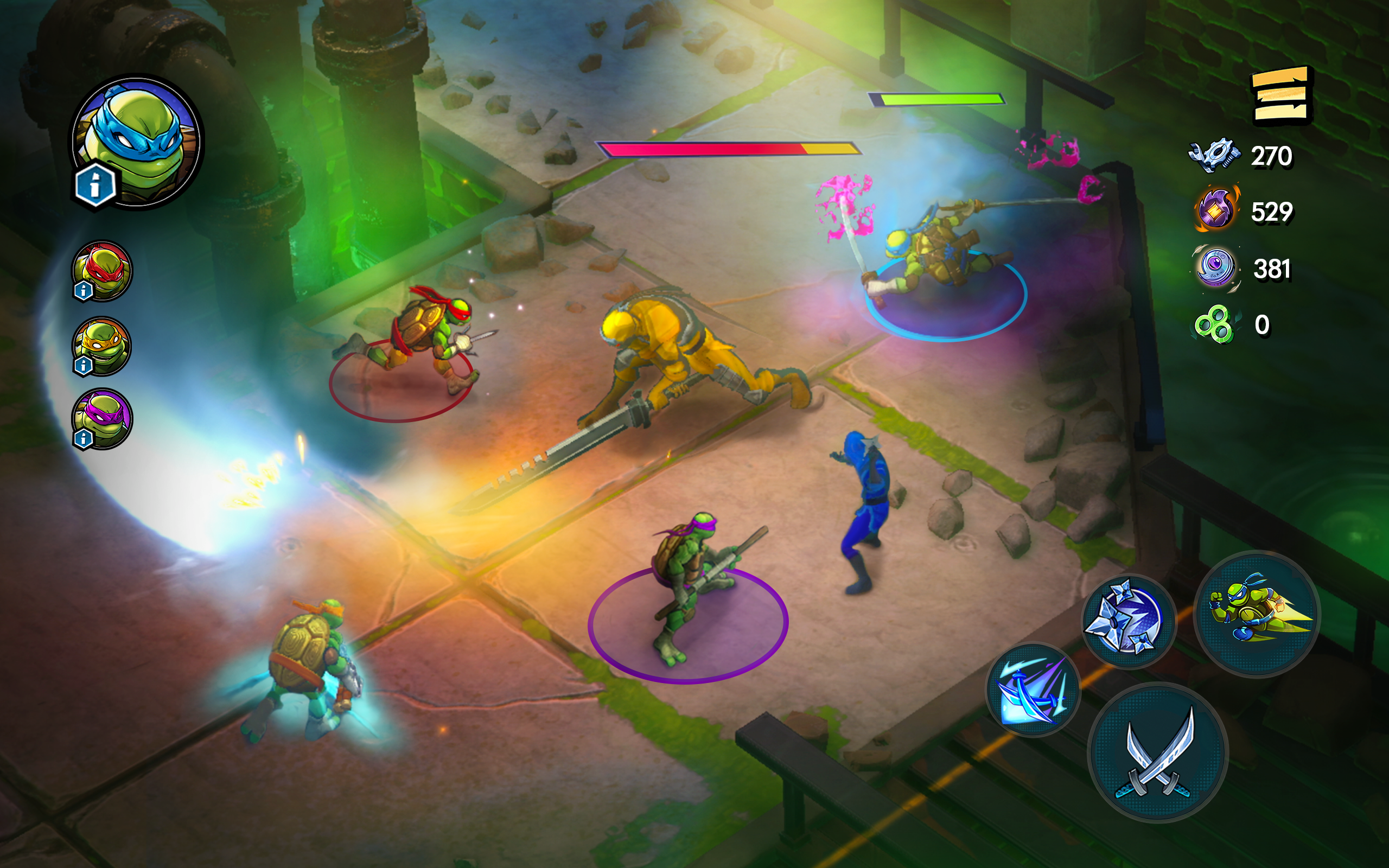
Task: Use the shuriken throw ability
Action: 1128,621
